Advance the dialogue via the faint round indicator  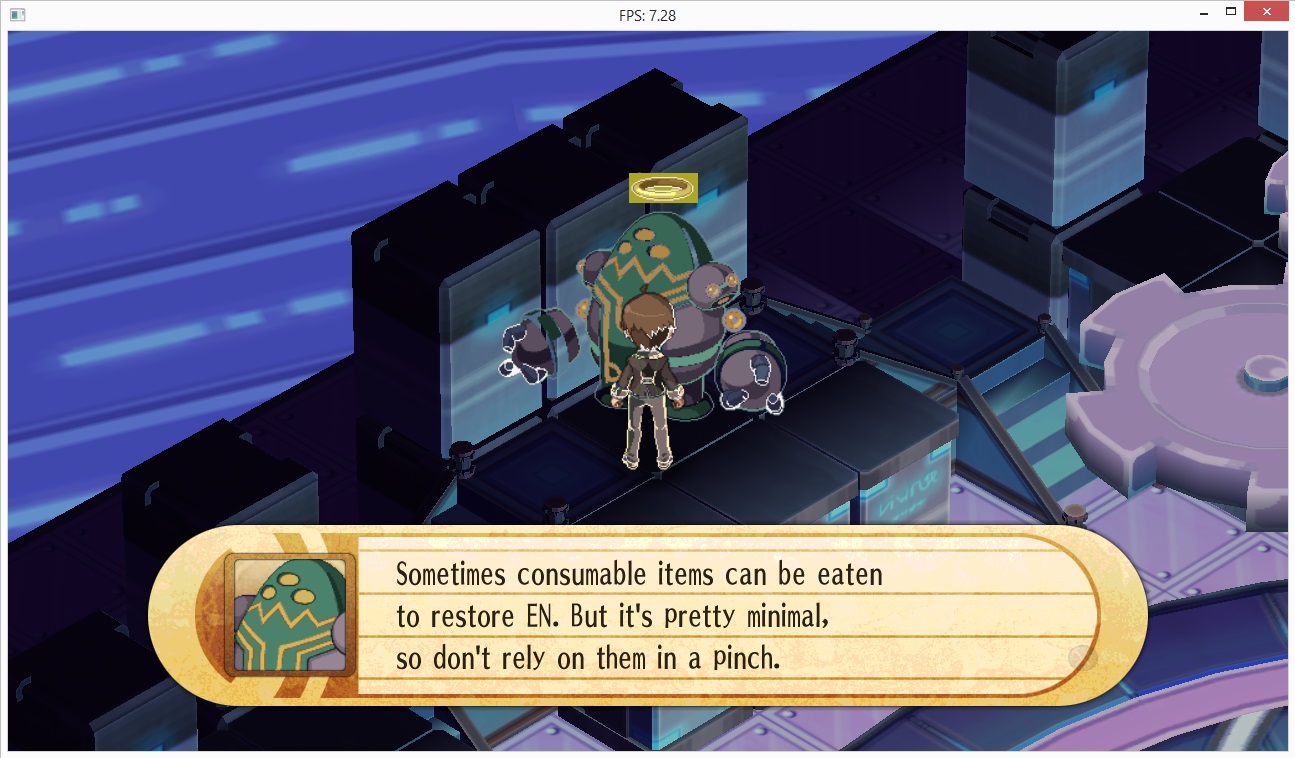tap(1082, 658)
